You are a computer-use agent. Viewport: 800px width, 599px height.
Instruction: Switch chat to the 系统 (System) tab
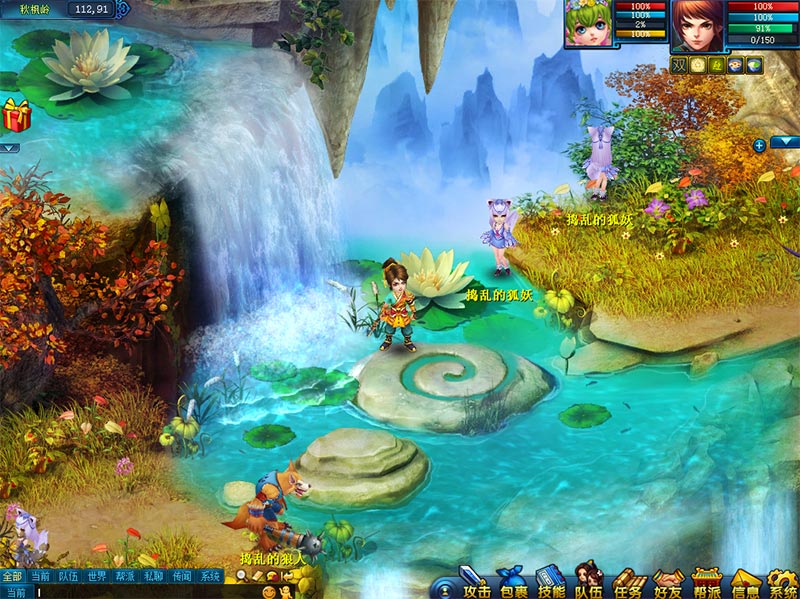coord(209,576)
